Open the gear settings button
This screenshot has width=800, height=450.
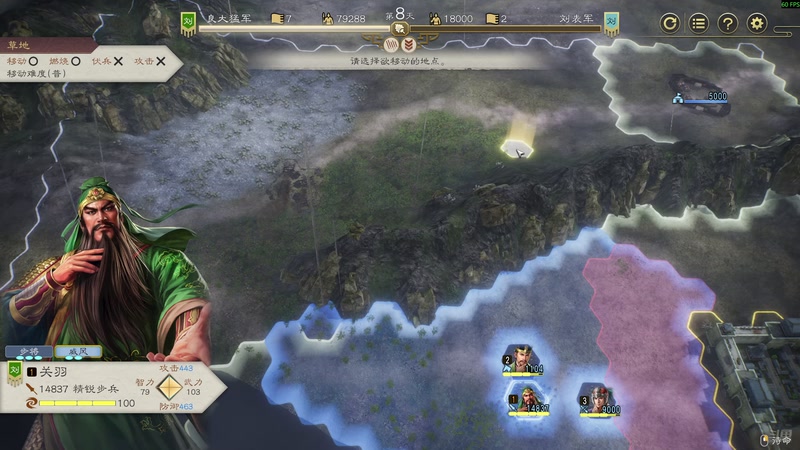click(x=757, y=23)
